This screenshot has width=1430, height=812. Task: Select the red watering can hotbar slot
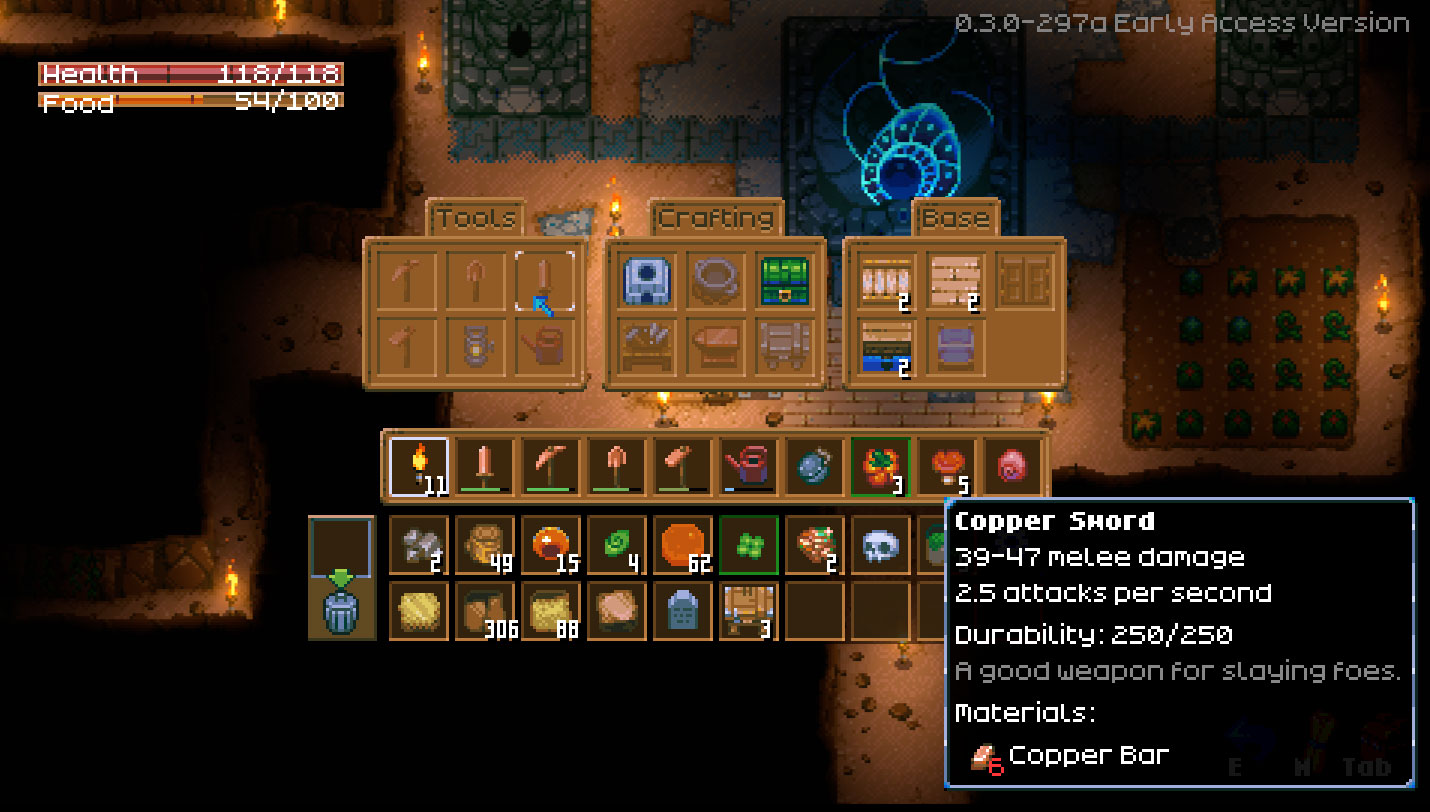pos(748,467)
